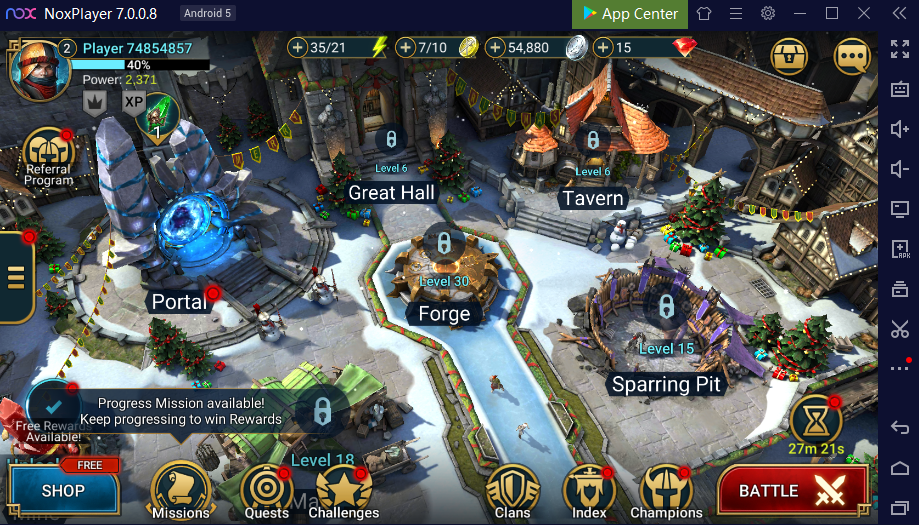Expand the left side menu tab
This screenshot has width=919, height=525.
[16, 276]
